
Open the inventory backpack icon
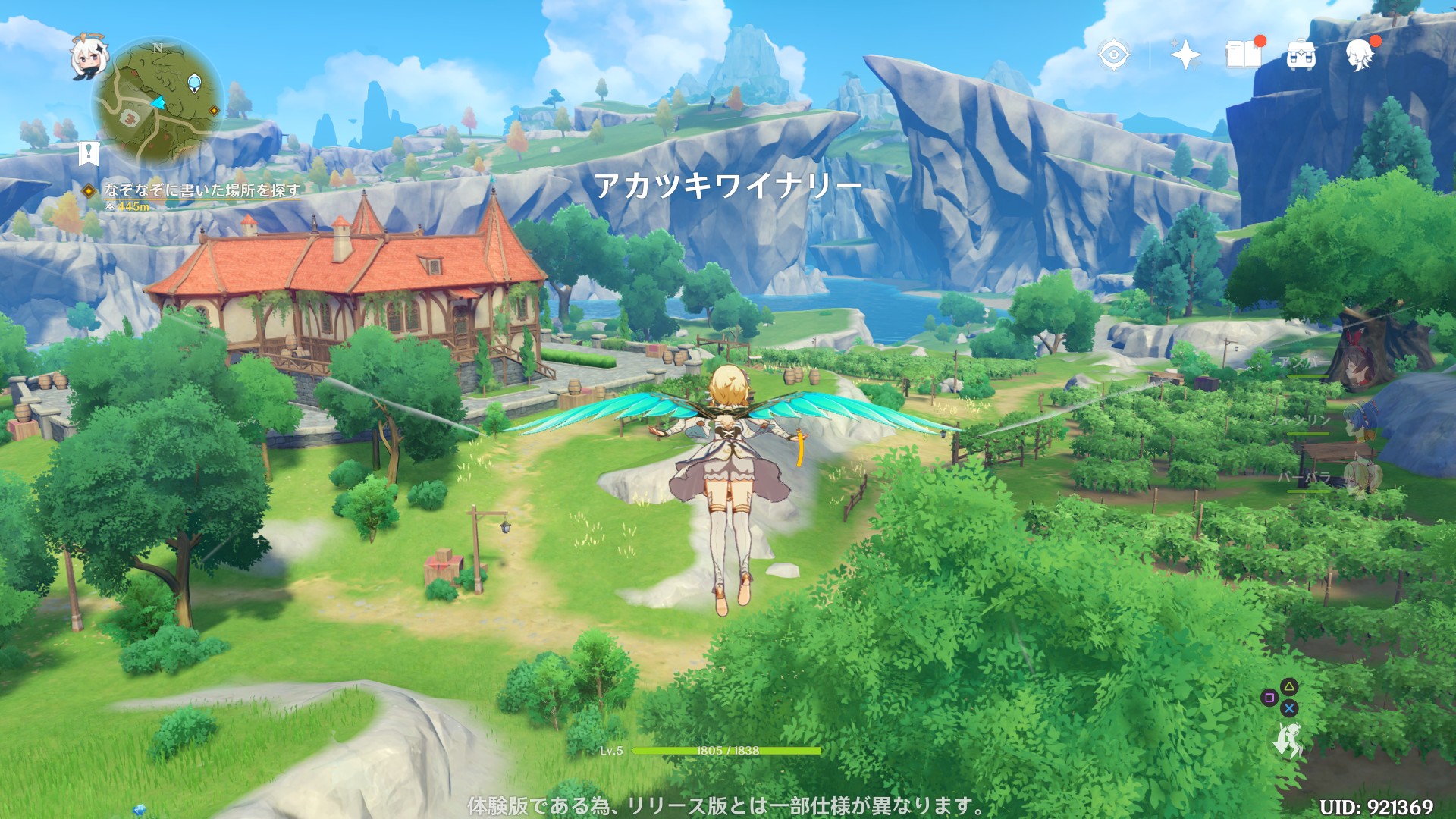click(1301, 55)
